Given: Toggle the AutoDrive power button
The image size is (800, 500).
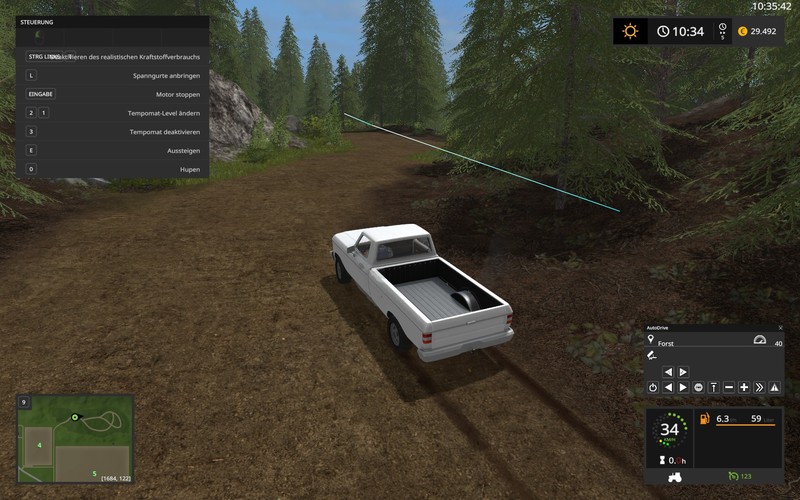Looking at the screenshot, I should (653, 387).
